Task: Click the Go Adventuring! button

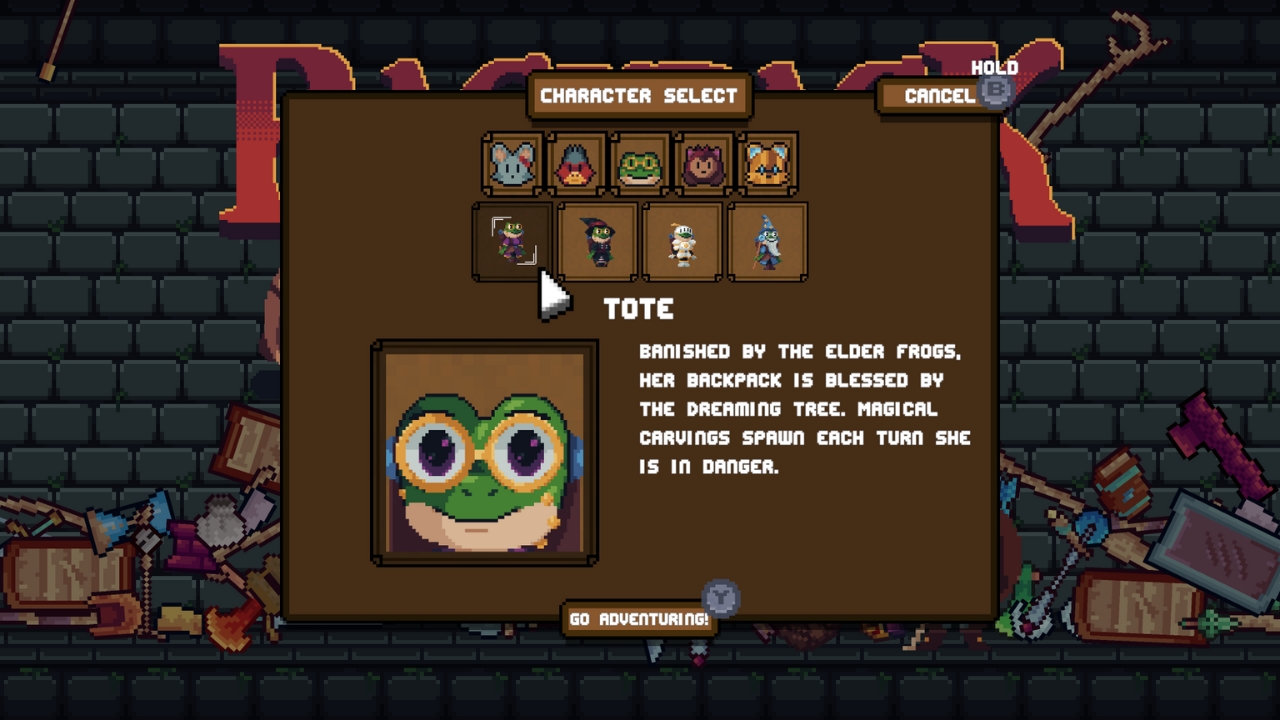Action: tap(639, 619)
